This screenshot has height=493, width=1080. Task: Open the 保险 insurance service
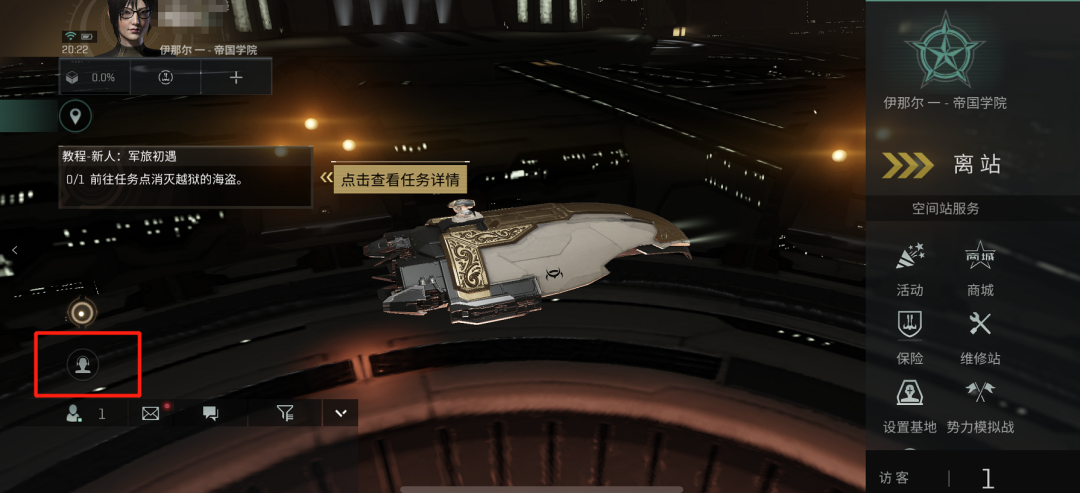coord(910,335)
